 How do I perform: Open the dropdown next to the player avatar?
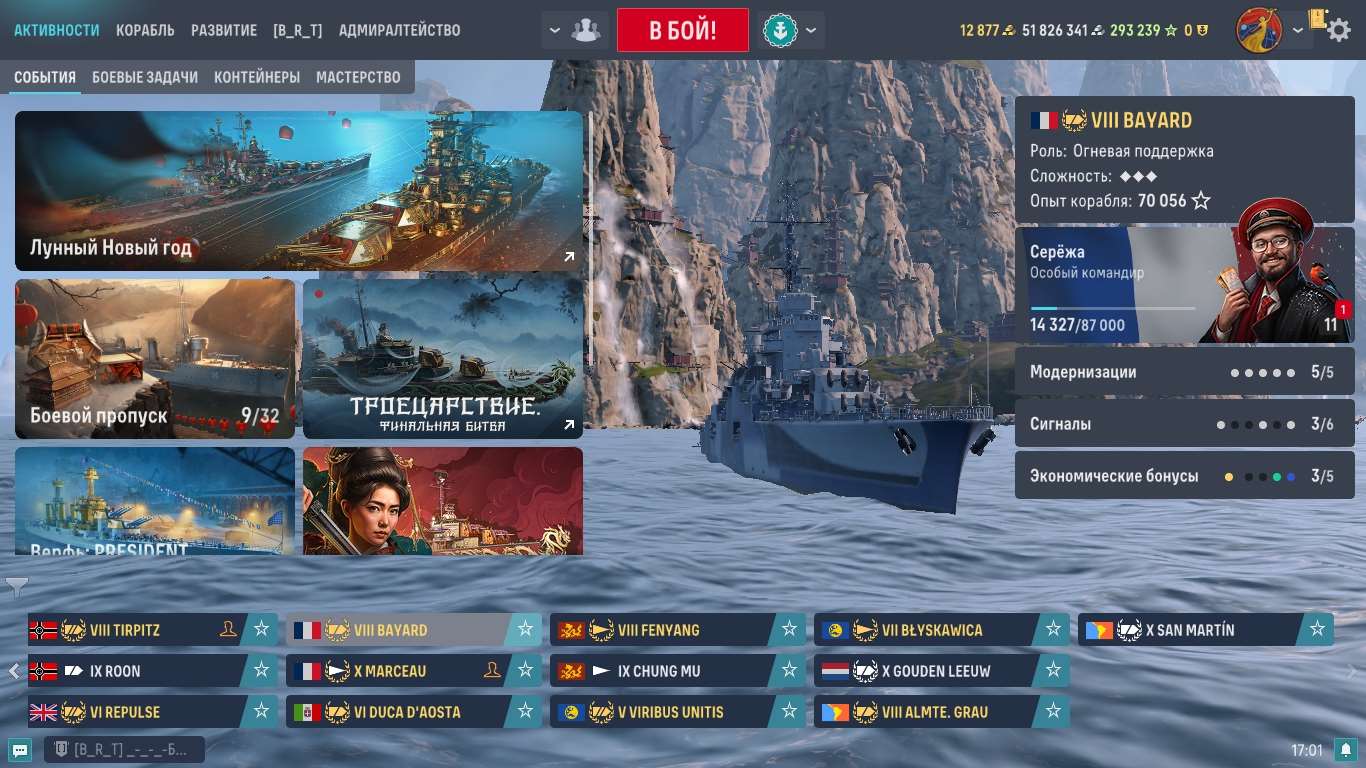coord(1298,30)
